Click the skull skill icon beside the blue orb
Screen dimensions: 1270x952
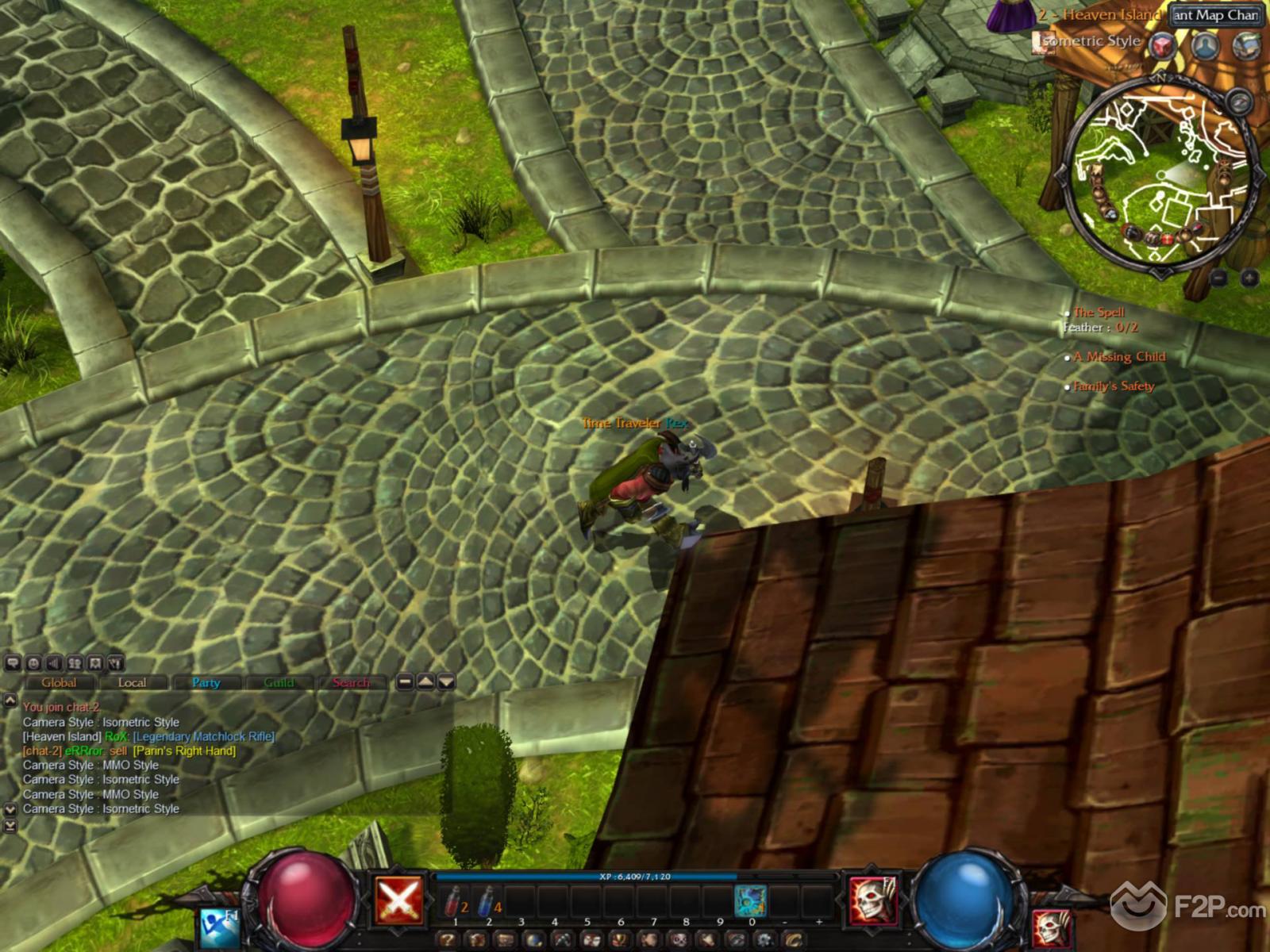click(874, 900)
